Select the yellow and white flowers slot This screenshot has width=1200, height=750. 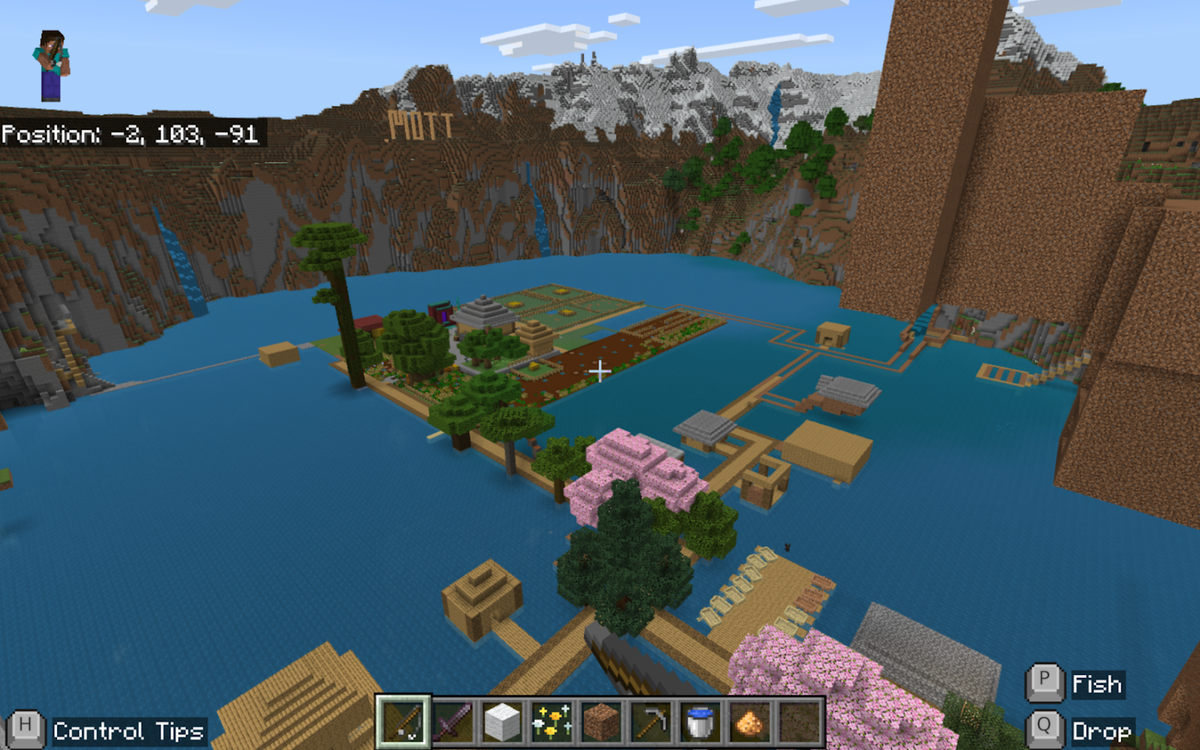[552, 721]
